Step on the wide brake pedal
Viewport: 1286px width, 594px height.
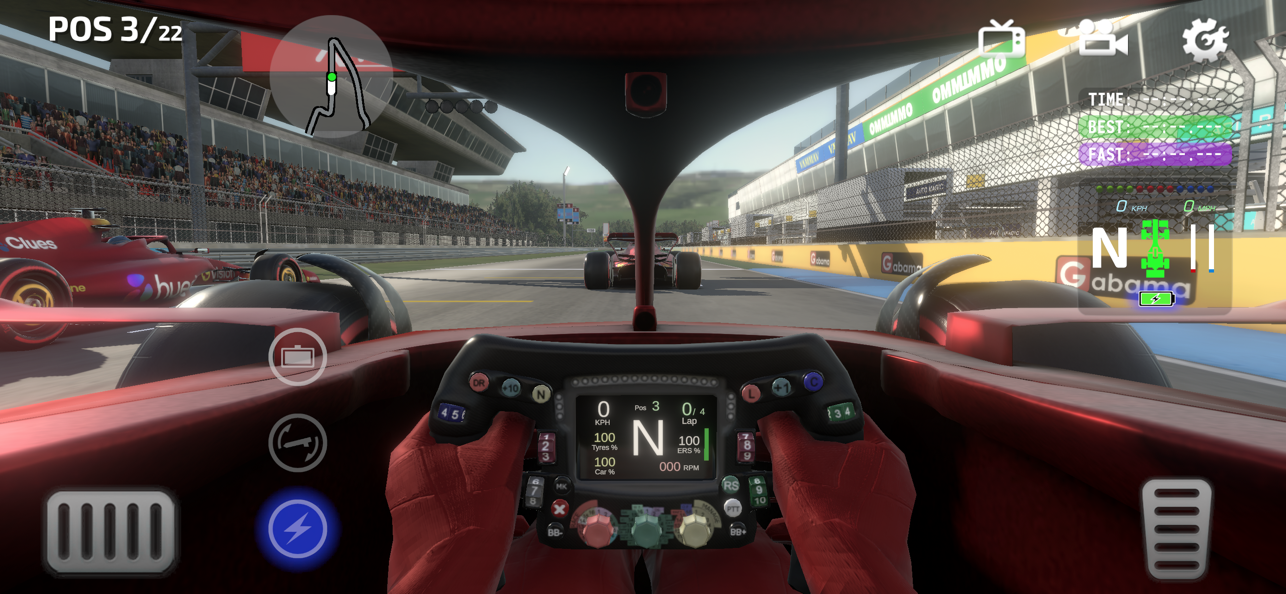pos(110,531)
